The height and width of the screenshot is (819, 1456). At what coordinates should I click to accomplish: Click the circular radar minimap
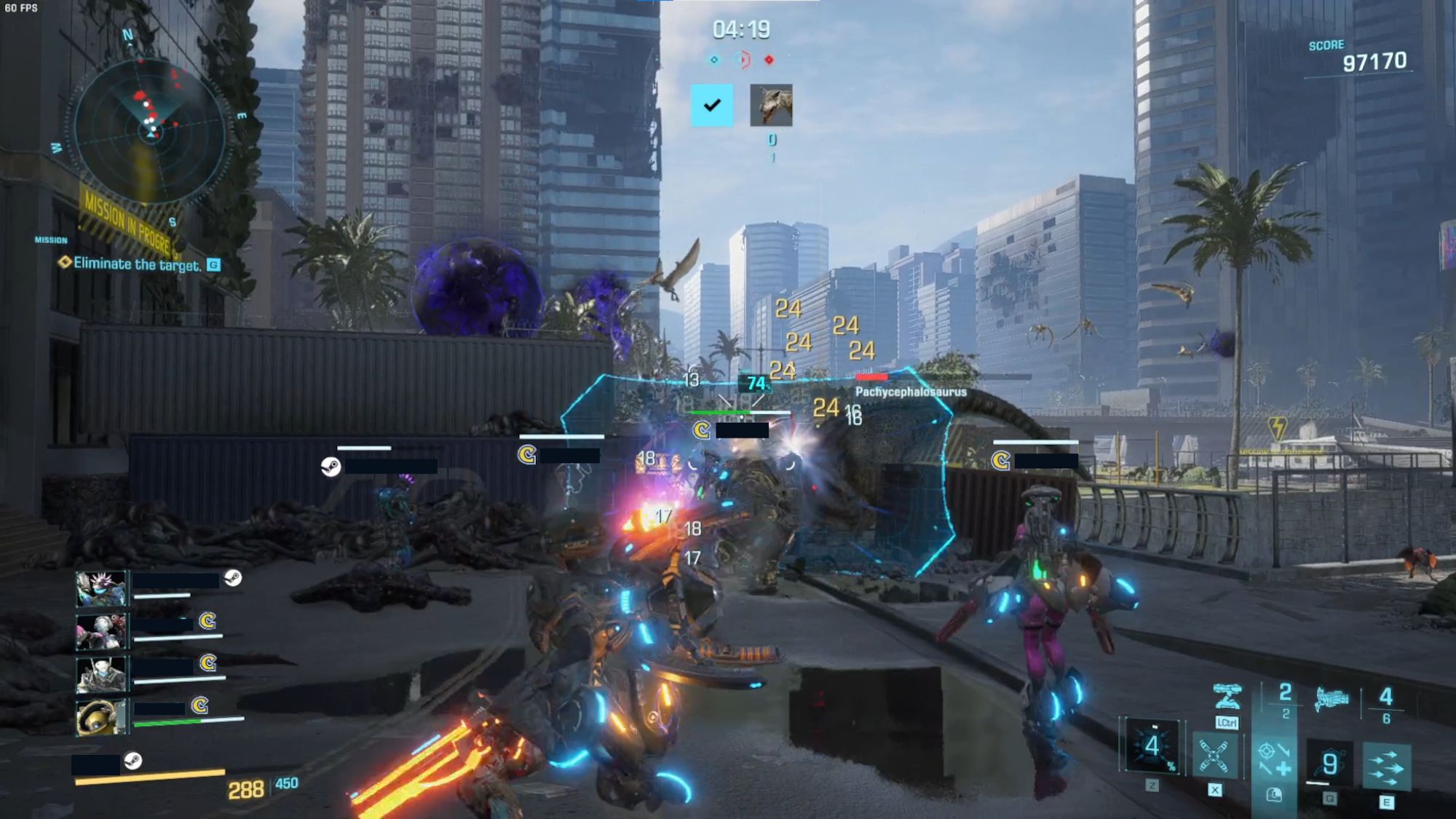pyautogui.click(x=151, y=132)
